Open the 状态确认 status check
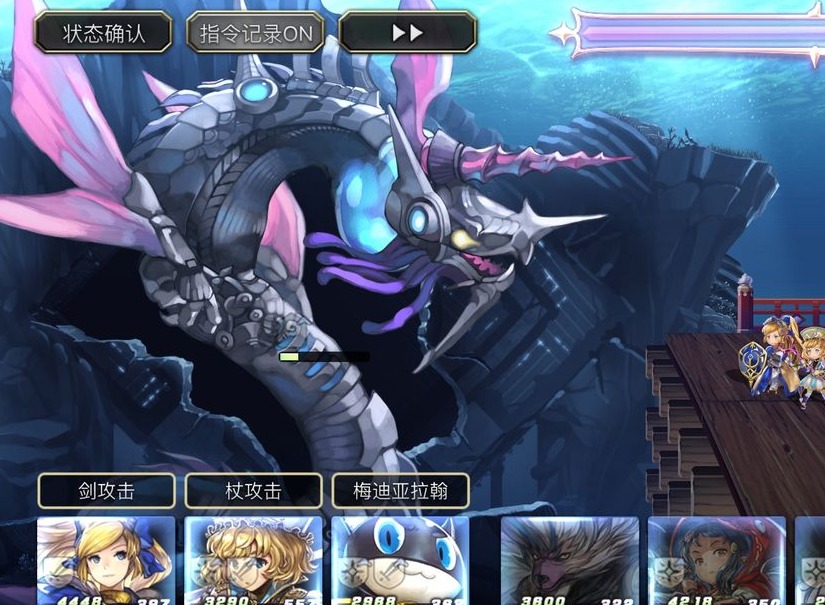 coord(104,33)
